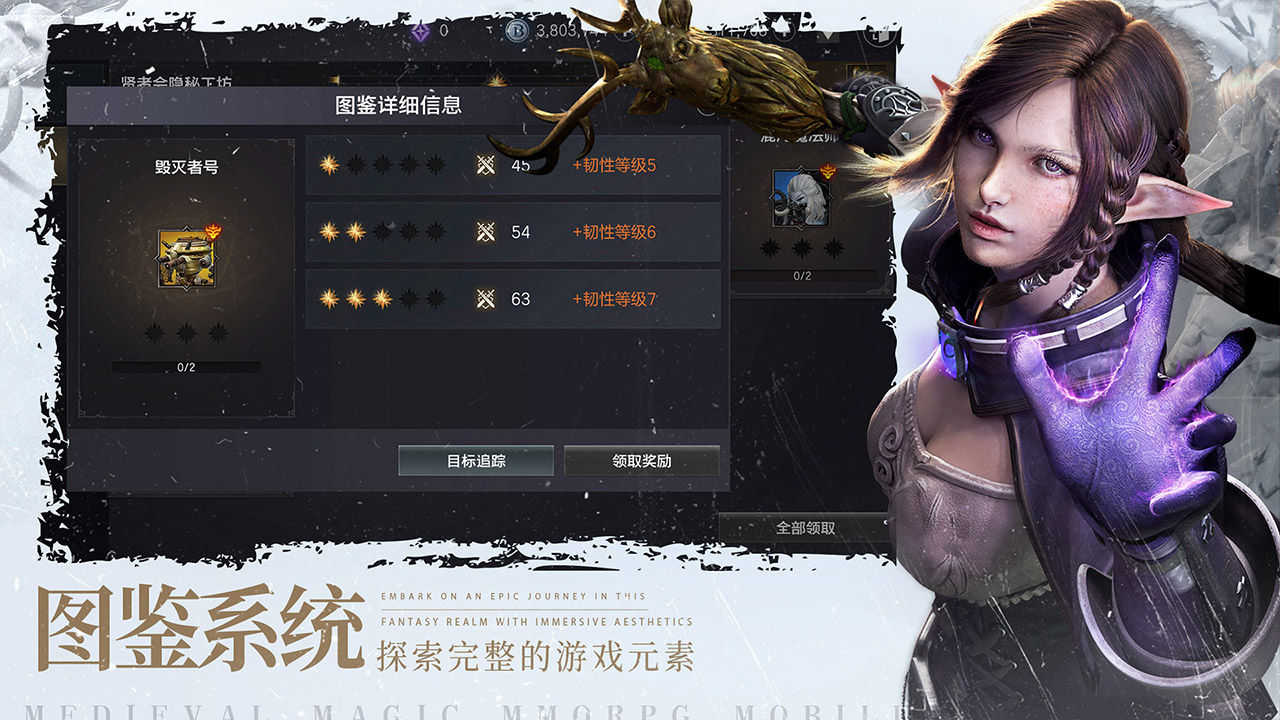Click the blue B coin currency icon

[x=518, y=30]
